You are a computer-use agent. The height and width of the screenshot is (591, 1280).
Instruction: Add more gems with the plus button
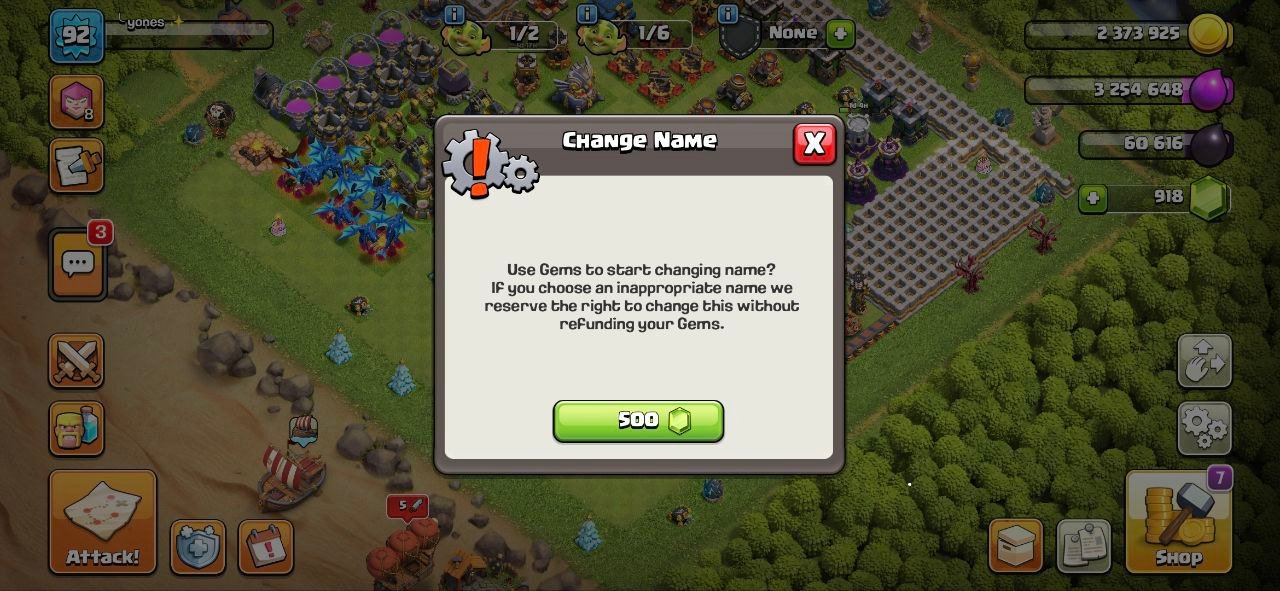pos(1093,199)
